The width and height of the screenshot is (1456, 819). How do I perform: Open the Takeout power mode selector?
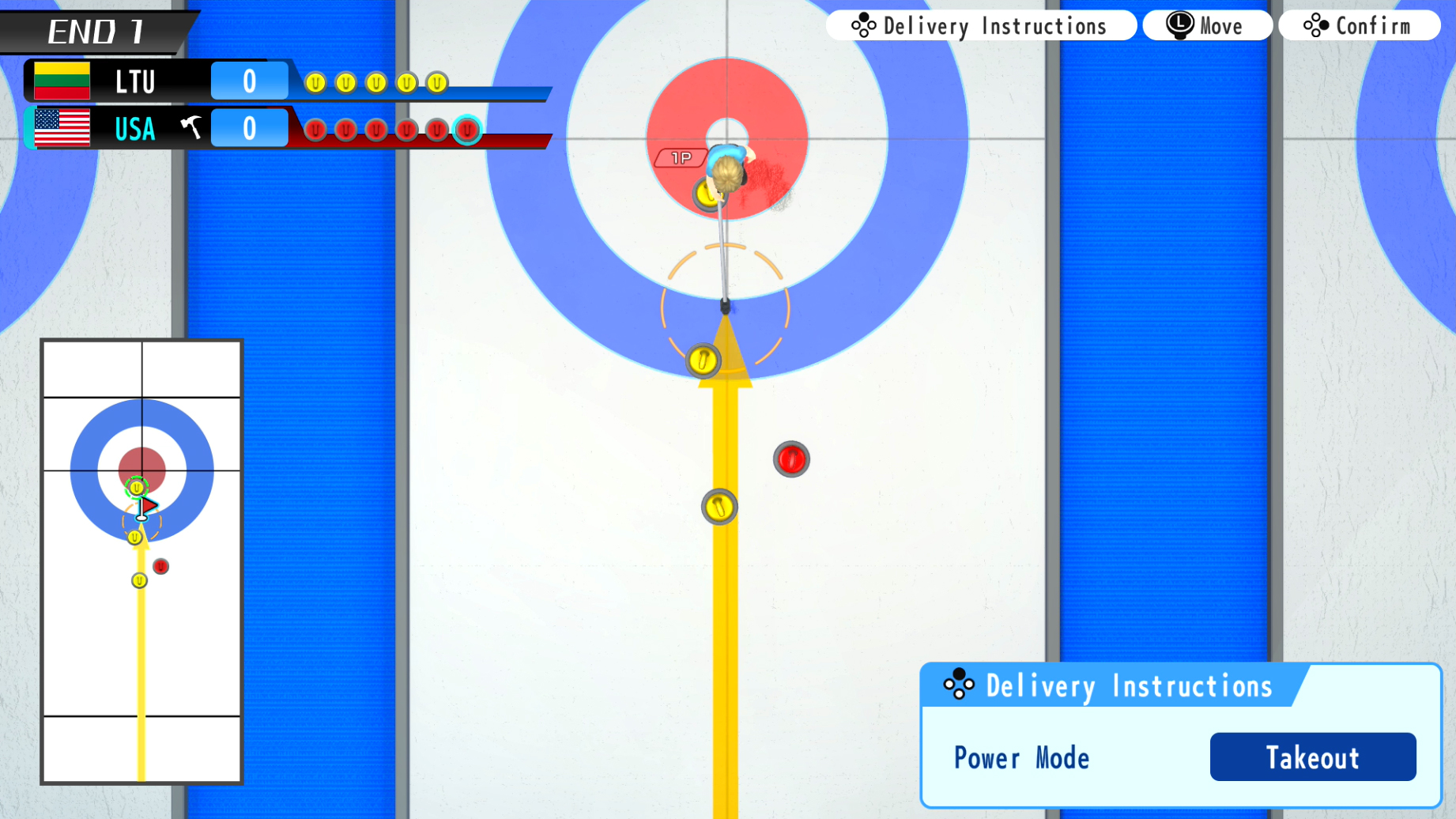click(x=1312, y=757)
